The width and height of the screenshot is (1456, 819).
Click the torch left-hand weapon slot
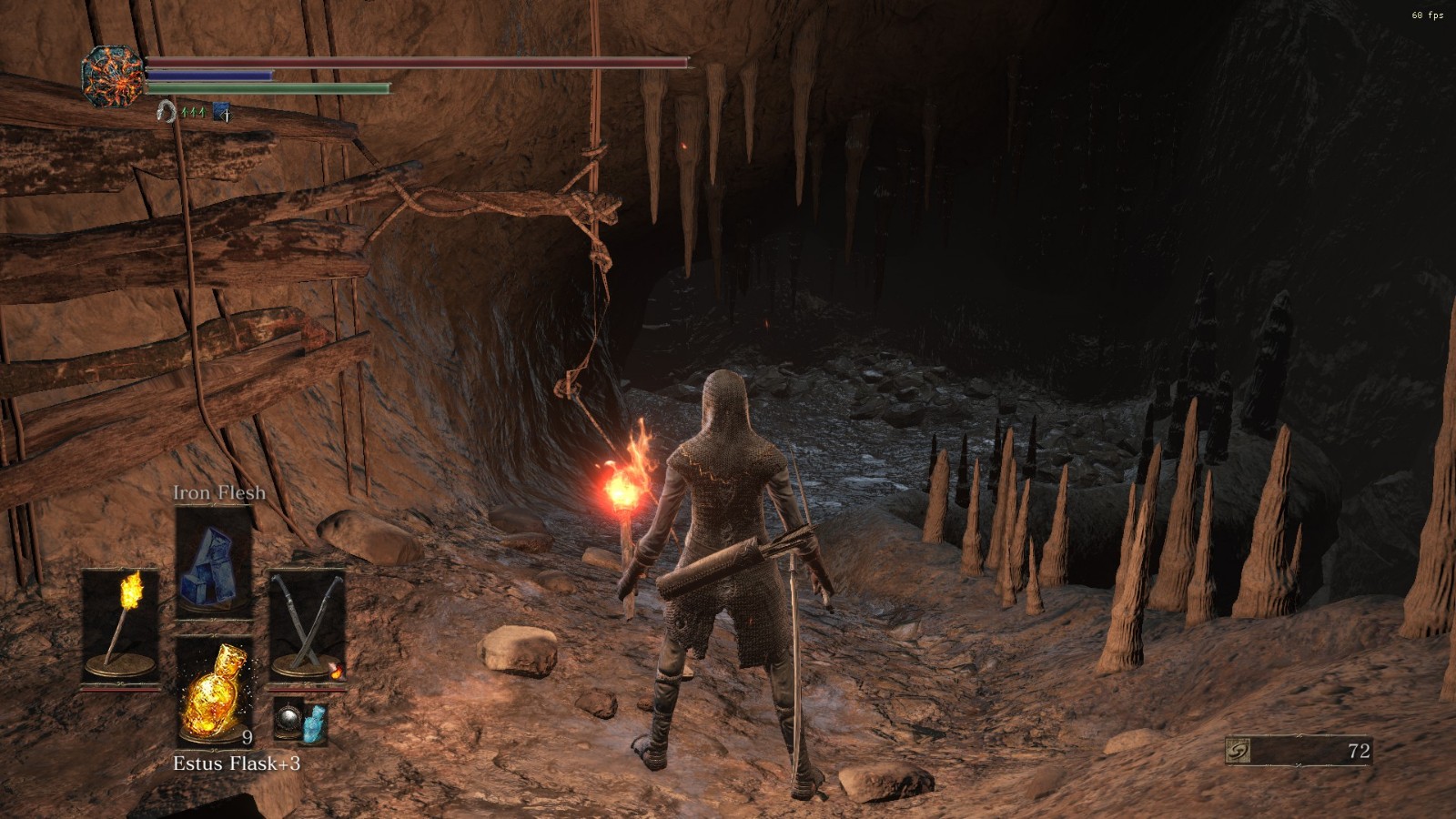[x=120, y=624]
